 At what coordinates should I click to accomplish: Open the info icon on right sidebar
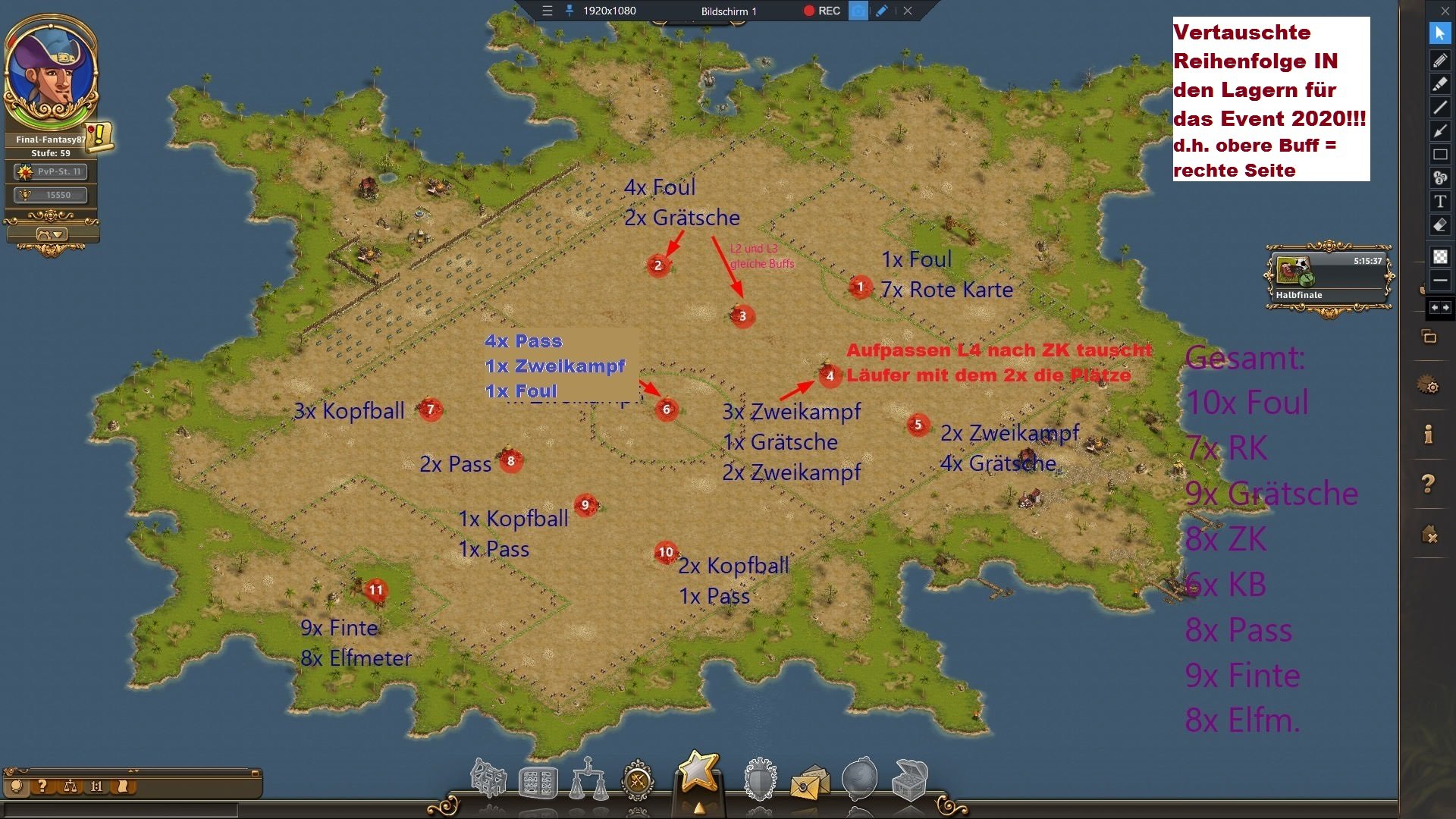(x=1429, y=435)
